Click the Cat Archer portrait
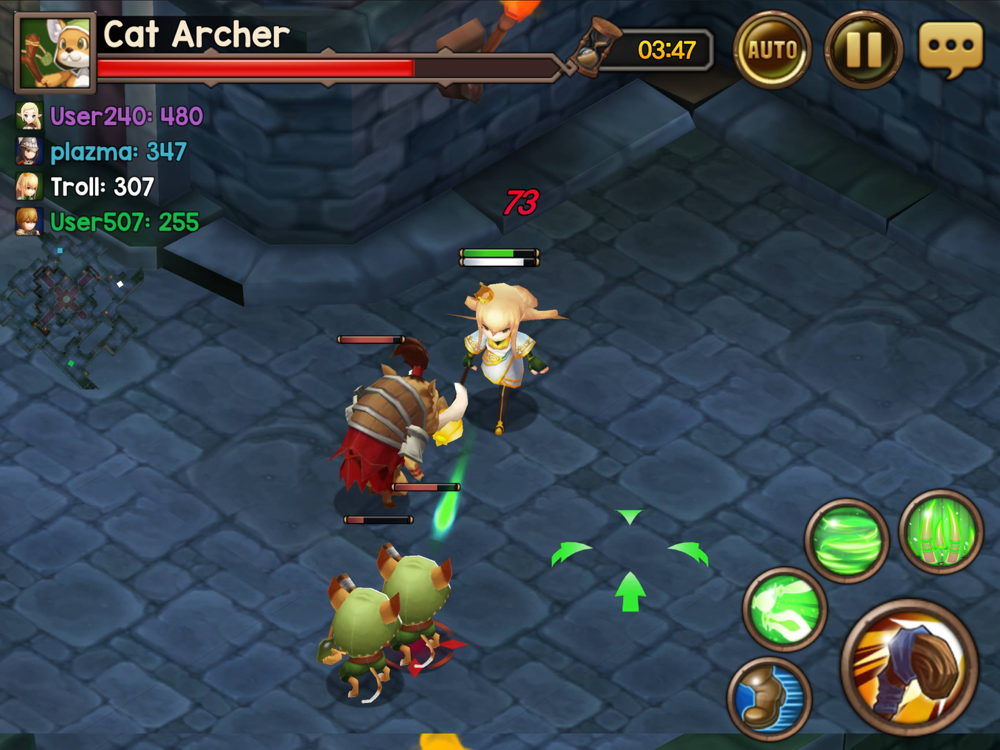This screenshot has width=1000, height=750. [55, 52]
